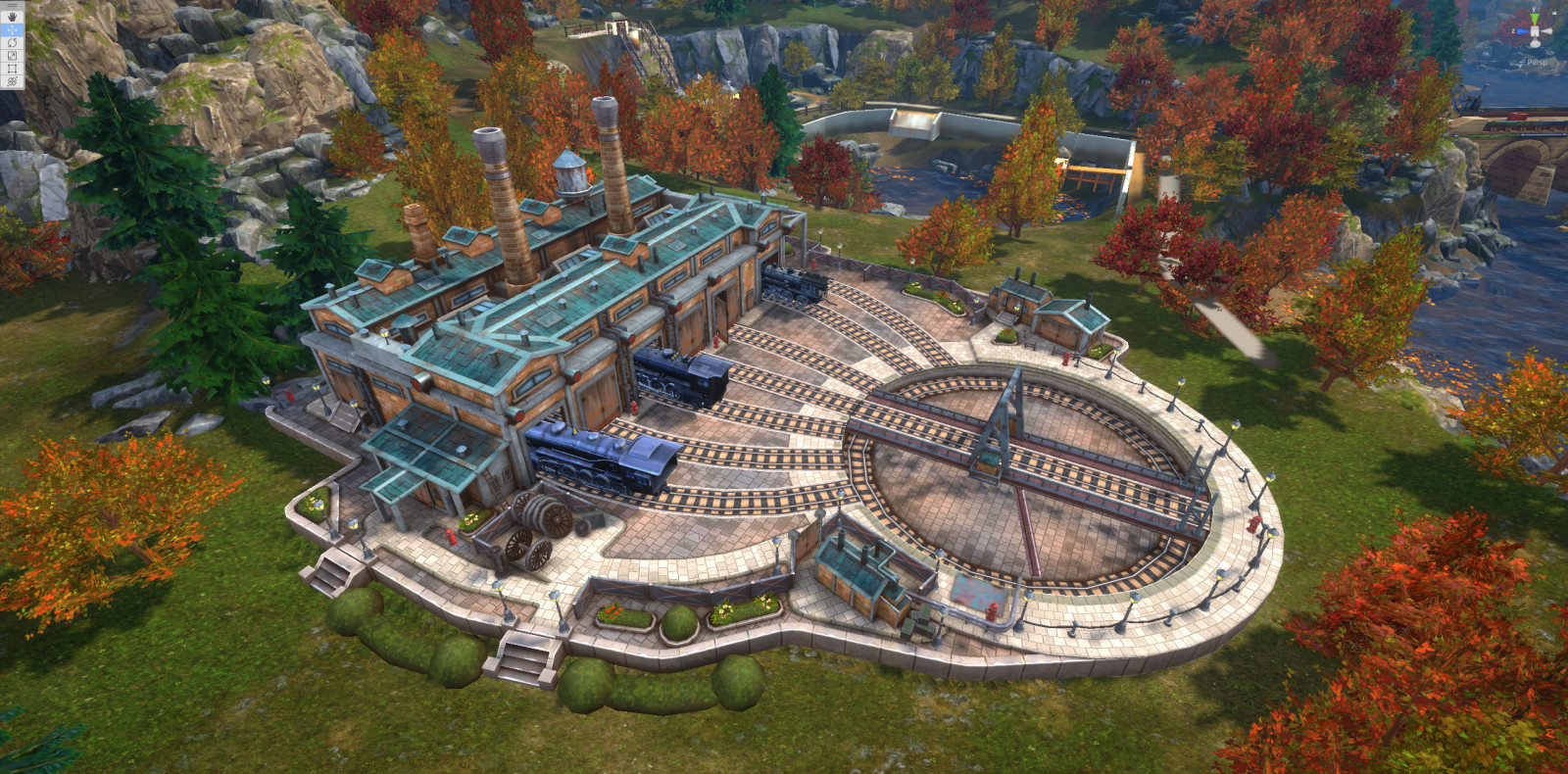Choose the scale tool
This screenshot has height=774, width=1568.
click(x=12, y=56)
